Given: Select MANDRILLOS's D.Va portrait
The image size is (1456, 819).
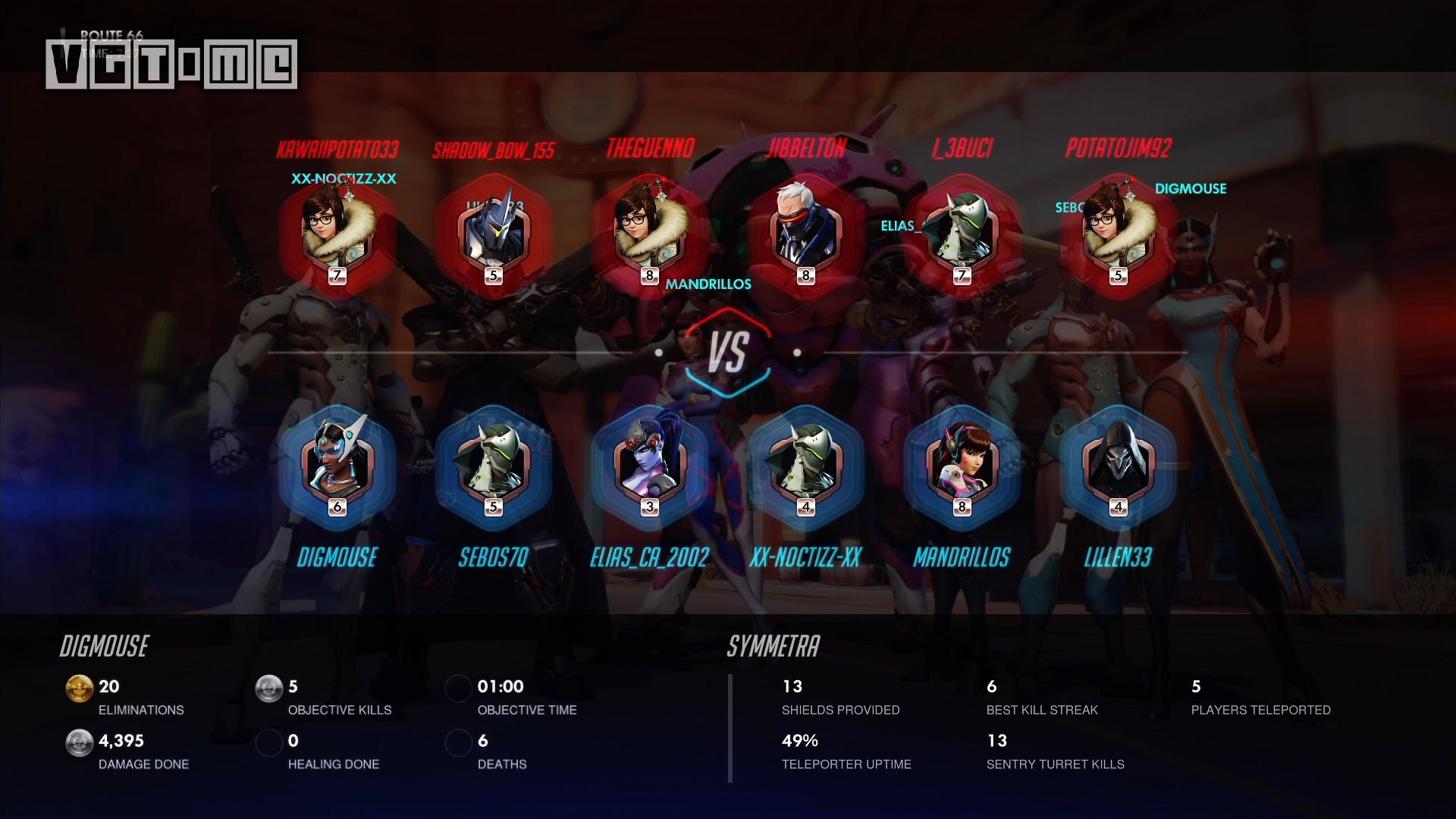Looking at the screenshot, I should click(x=962, y=464).
